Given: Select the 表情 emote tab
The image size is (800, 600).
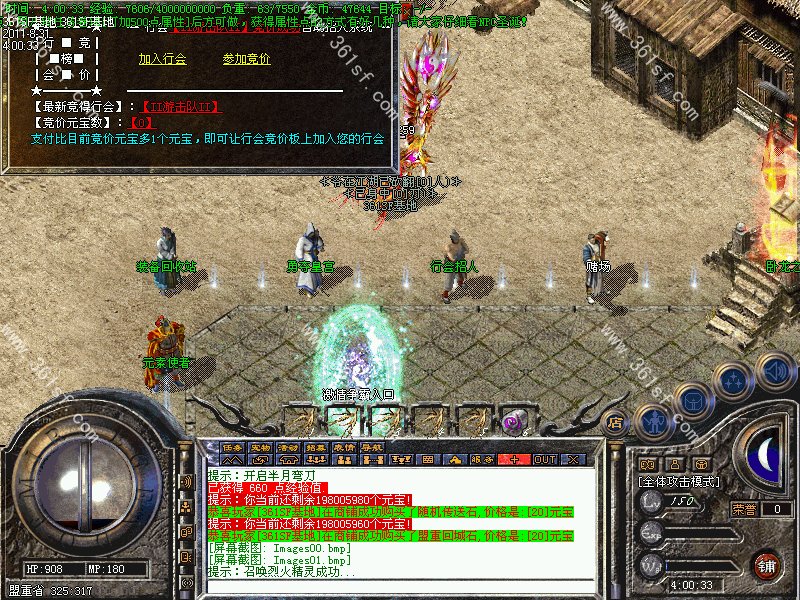Looking at the screenshot, I should 345,446.
